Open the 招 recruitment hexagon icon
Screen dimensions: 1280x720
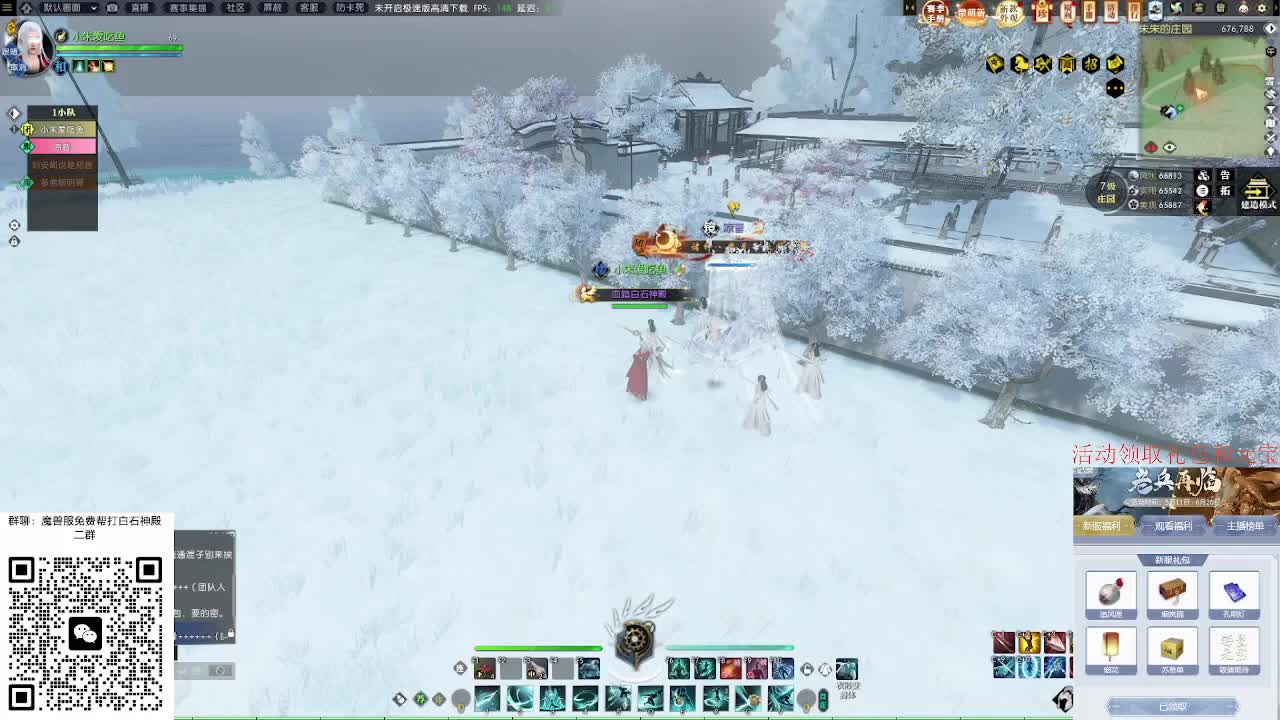(1091, 63)
